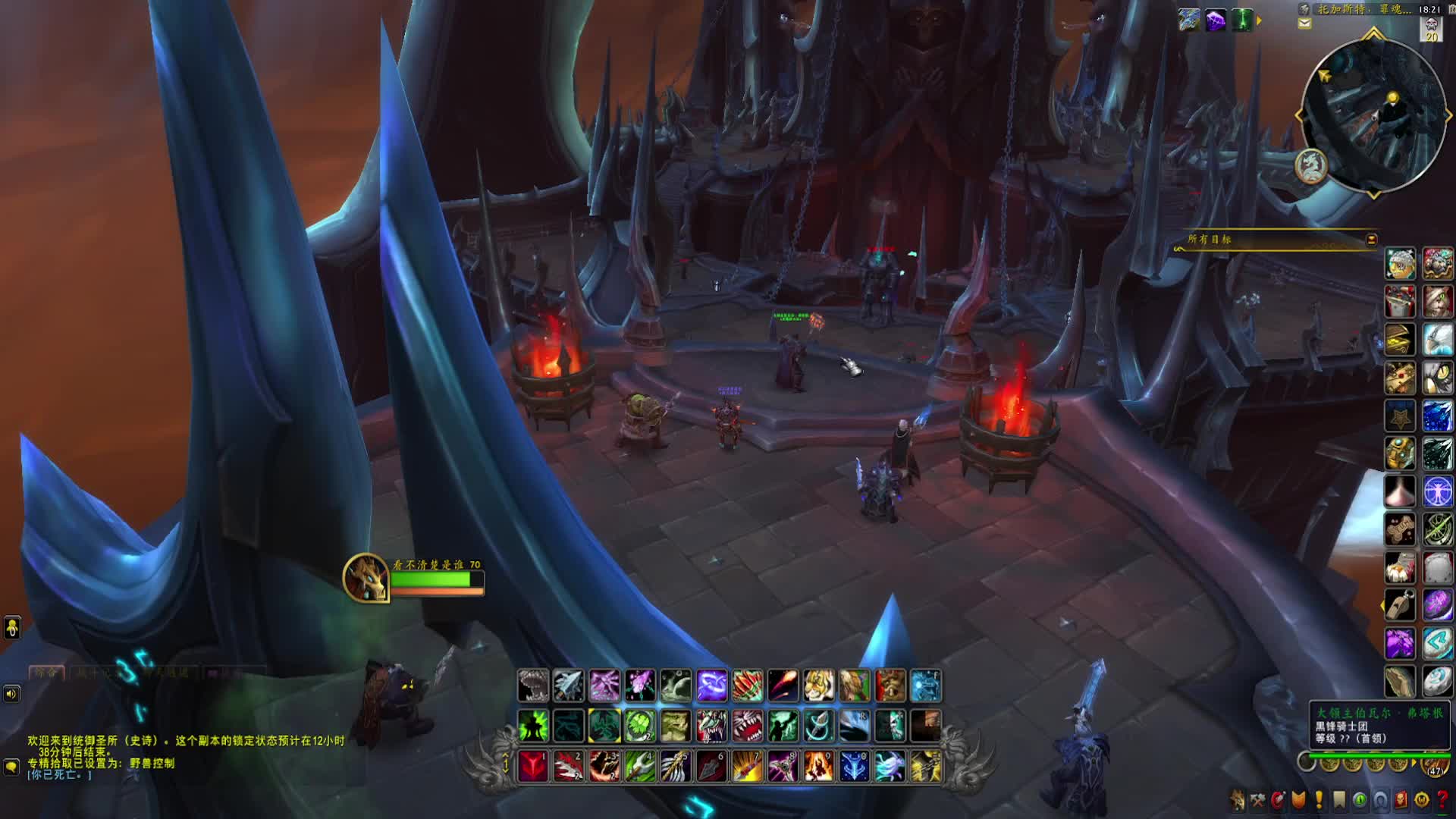The width and height of the screenshot is (1456, 819).
Task: Use the toothy jaws ability on top bar
Action: click(x=534, y=686)
